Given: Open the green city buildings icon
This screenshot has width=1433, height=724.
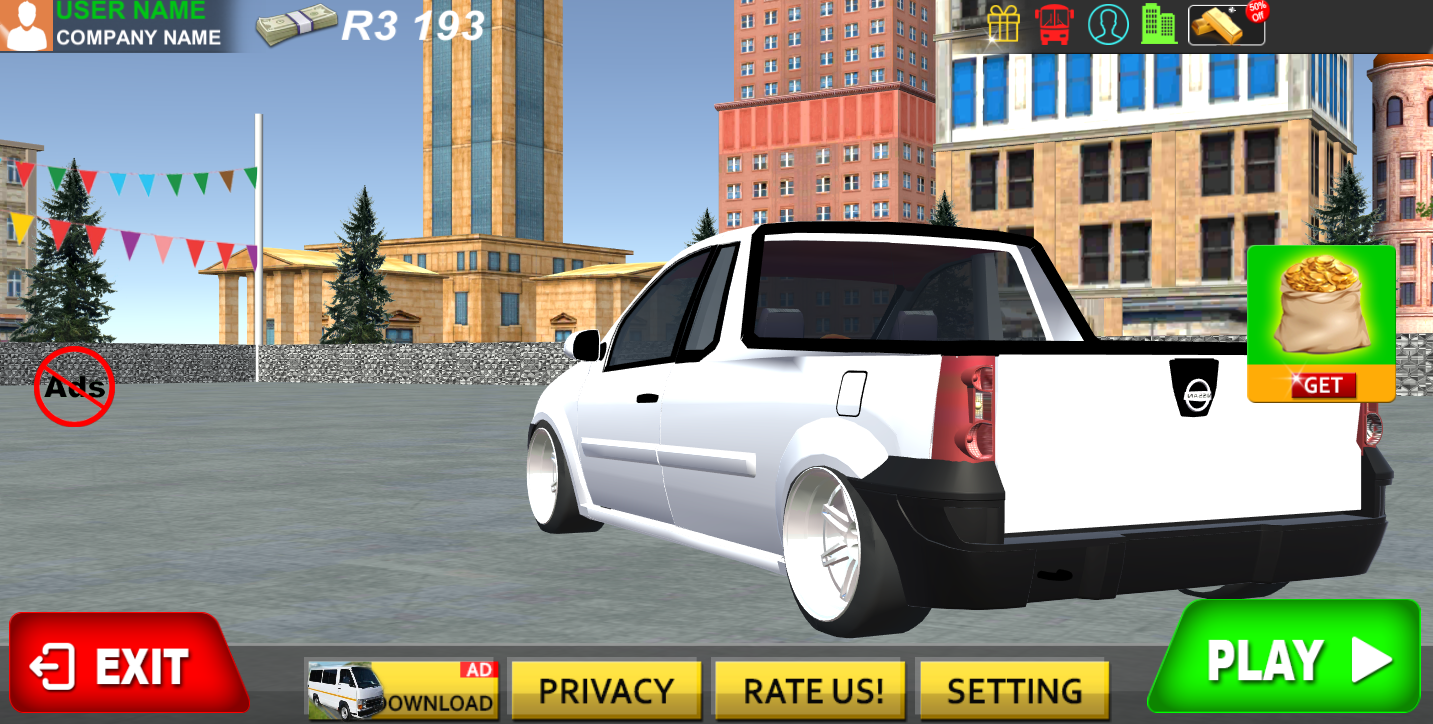Looking at the screenshot, I should click(1157, 24).
